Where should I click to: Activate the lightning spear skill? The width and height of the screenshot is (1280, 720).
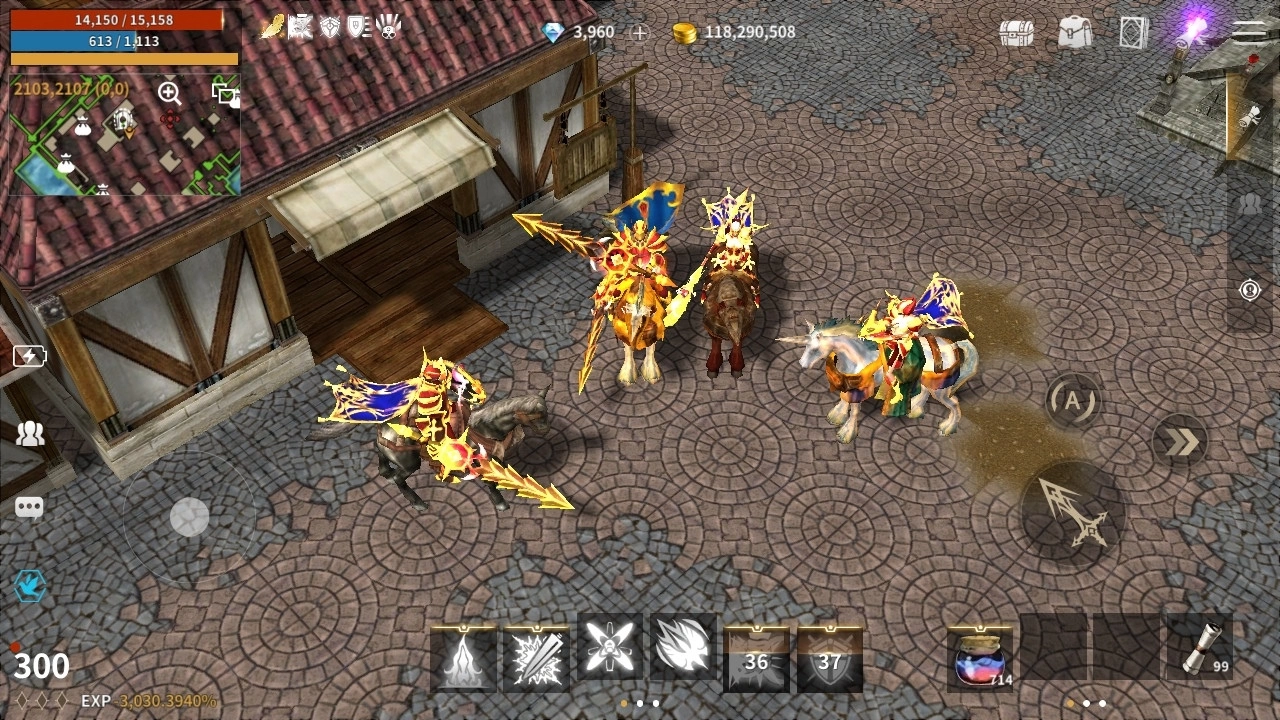(536, 659)
